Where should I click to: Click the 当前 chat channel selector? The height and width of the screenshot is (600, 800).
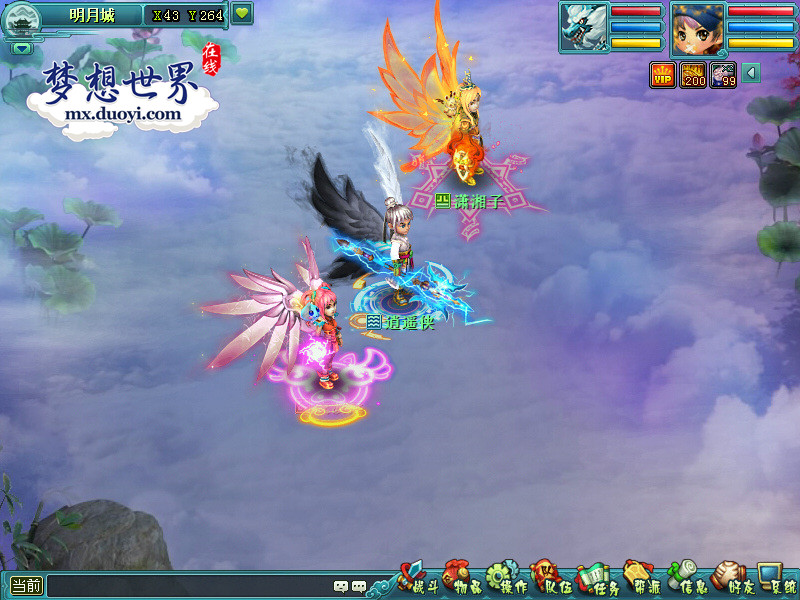tap(26, 586)
